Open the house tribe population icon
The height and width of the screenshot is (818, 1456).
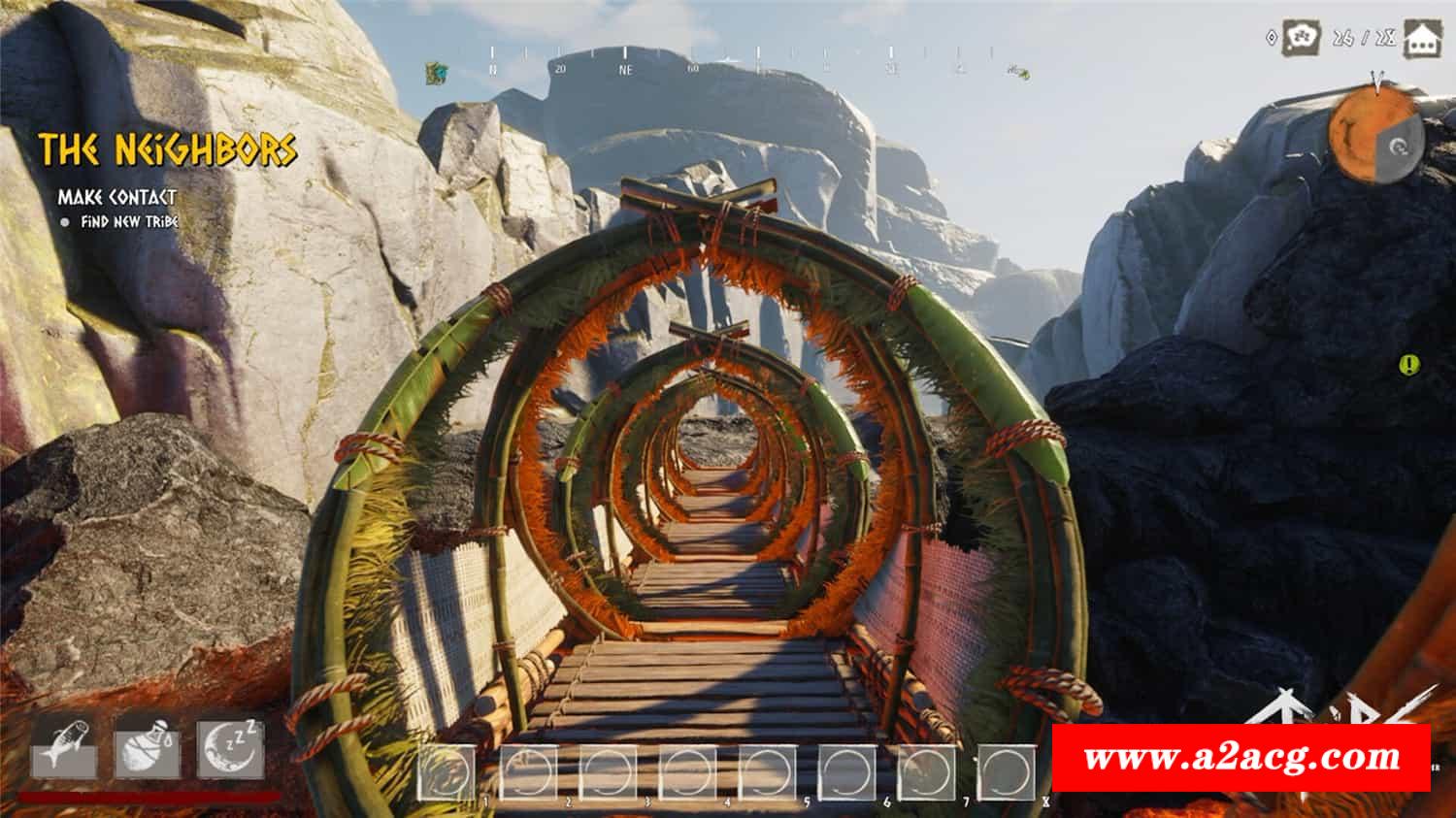[x=1423, y=39]
